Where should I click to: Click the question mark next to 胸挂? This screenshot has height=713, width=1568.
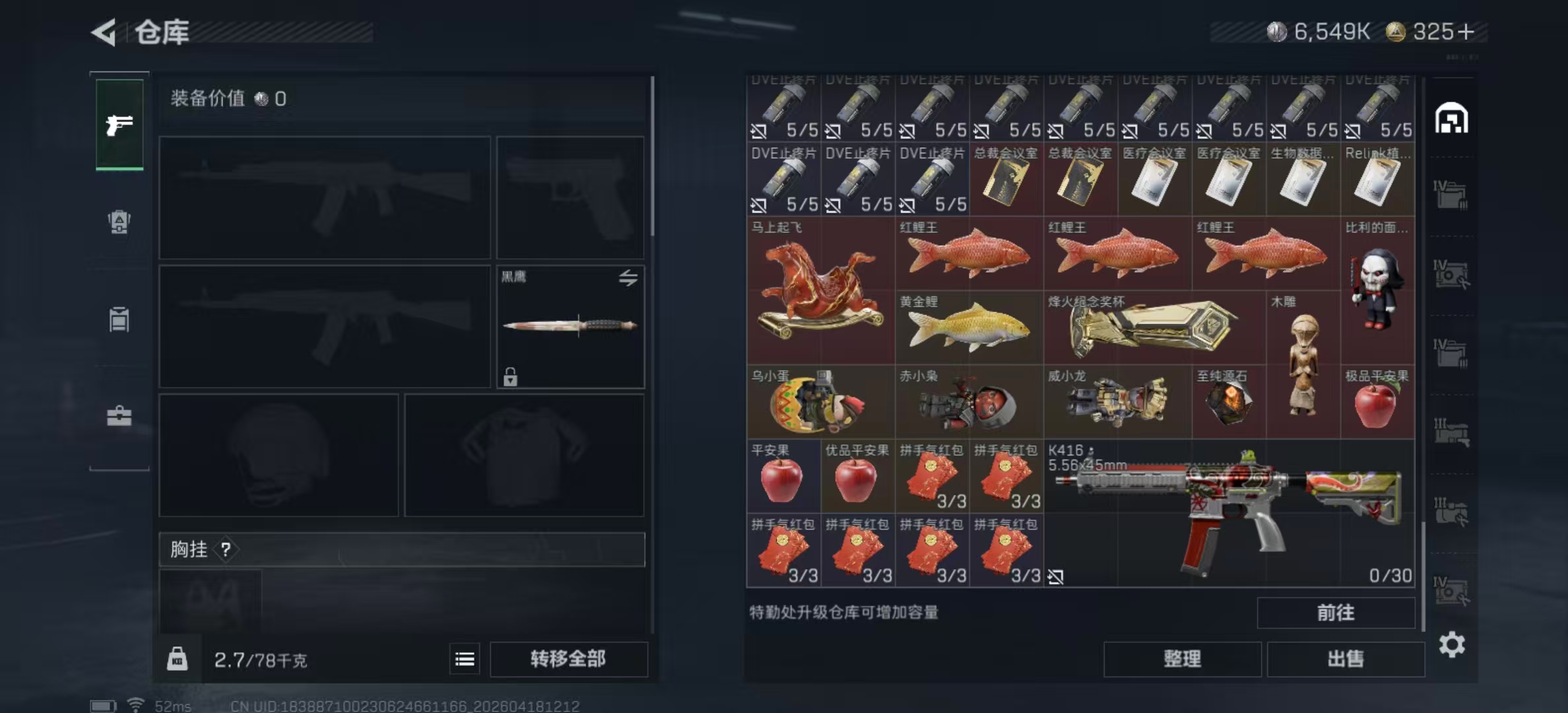tap(227, 550)
